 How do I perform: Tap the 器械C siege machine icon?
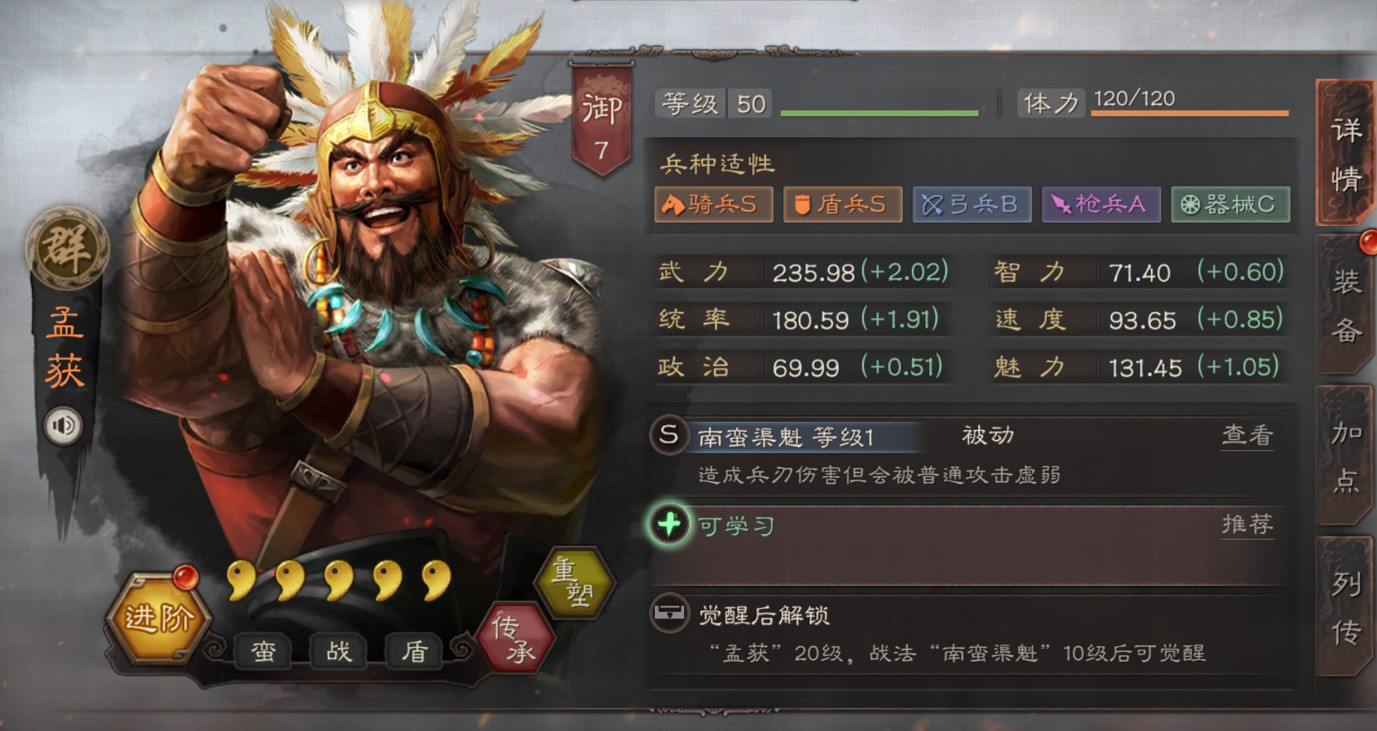pos(1229,203)
